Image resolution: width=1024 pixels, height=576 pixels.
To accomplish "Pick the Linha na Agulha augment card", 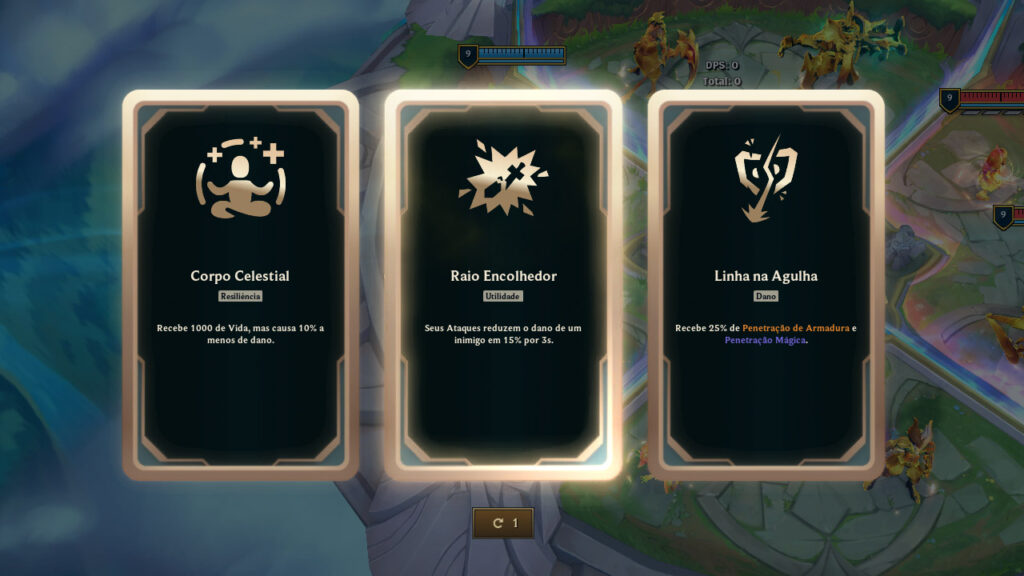I will click(x=766, y=285).
